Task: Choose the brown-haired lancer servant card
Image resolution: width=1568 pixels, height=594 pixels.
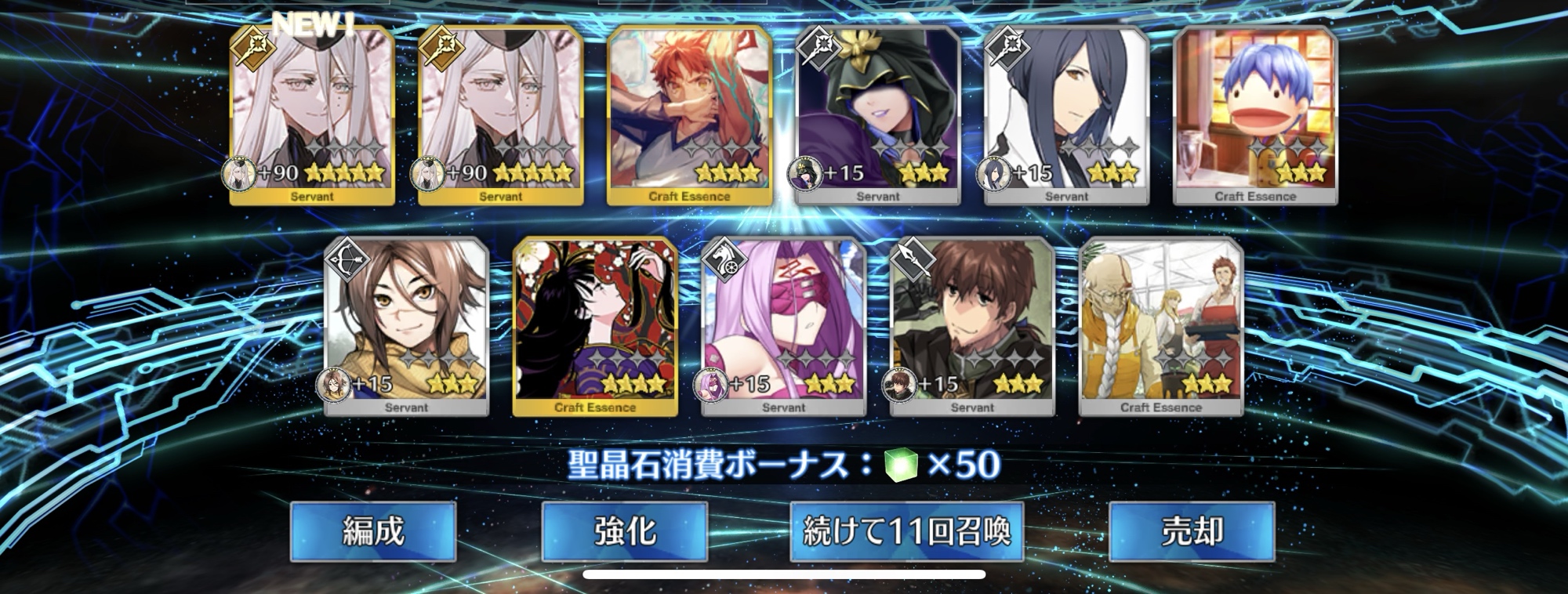Action: click(x=972, y=326)
